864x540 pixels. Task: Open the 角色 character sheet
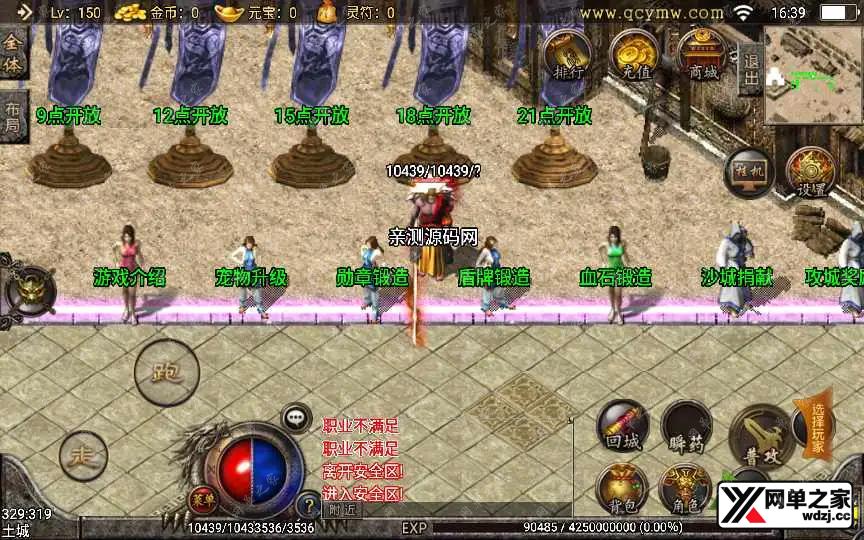tap(686, 491)
